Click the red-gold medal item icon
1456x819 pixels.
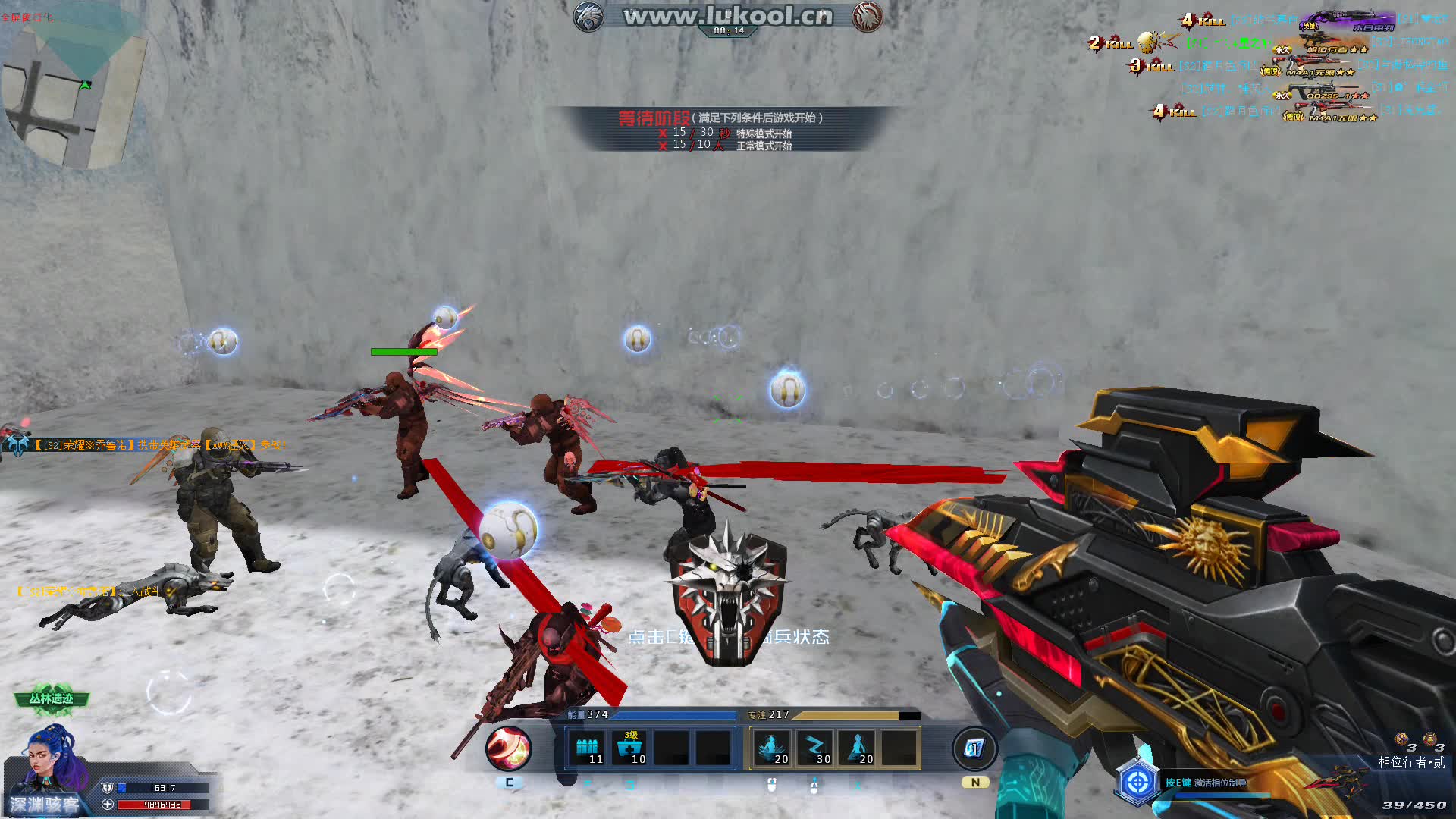pos(1429,739)
